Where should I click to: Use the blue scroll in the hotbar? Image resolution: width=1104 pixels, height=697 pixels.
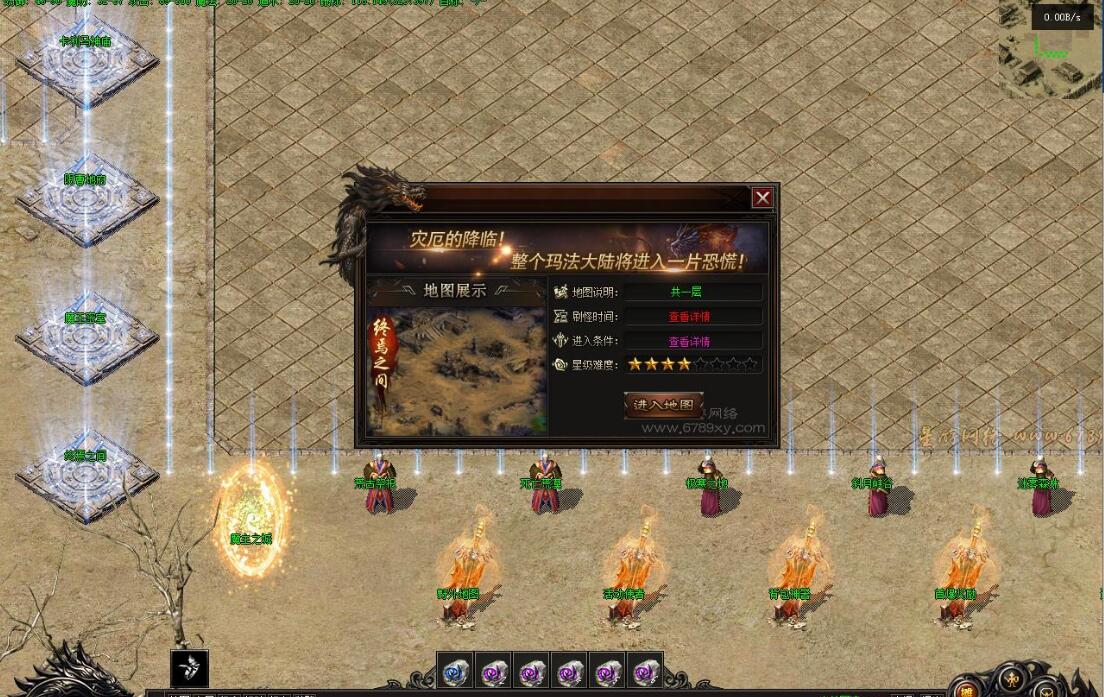point(457,671)
